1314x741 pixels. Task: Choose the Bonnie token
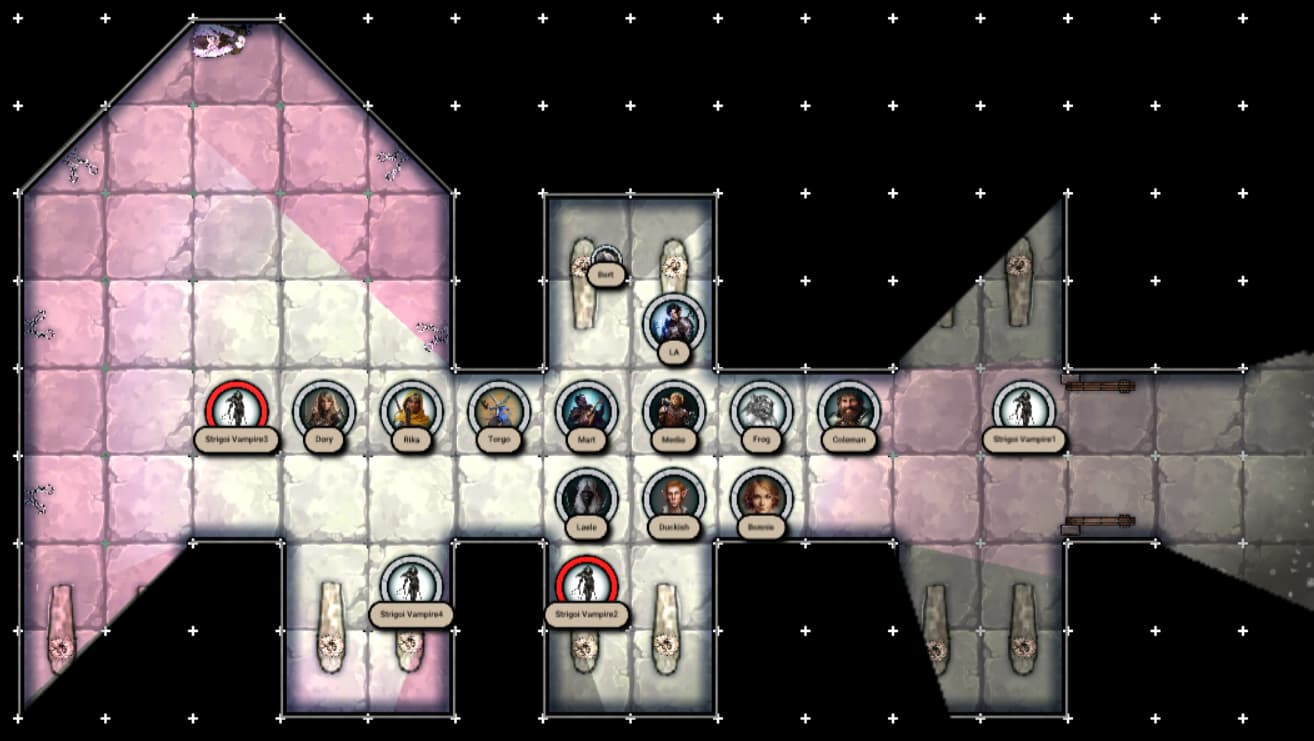761,497
